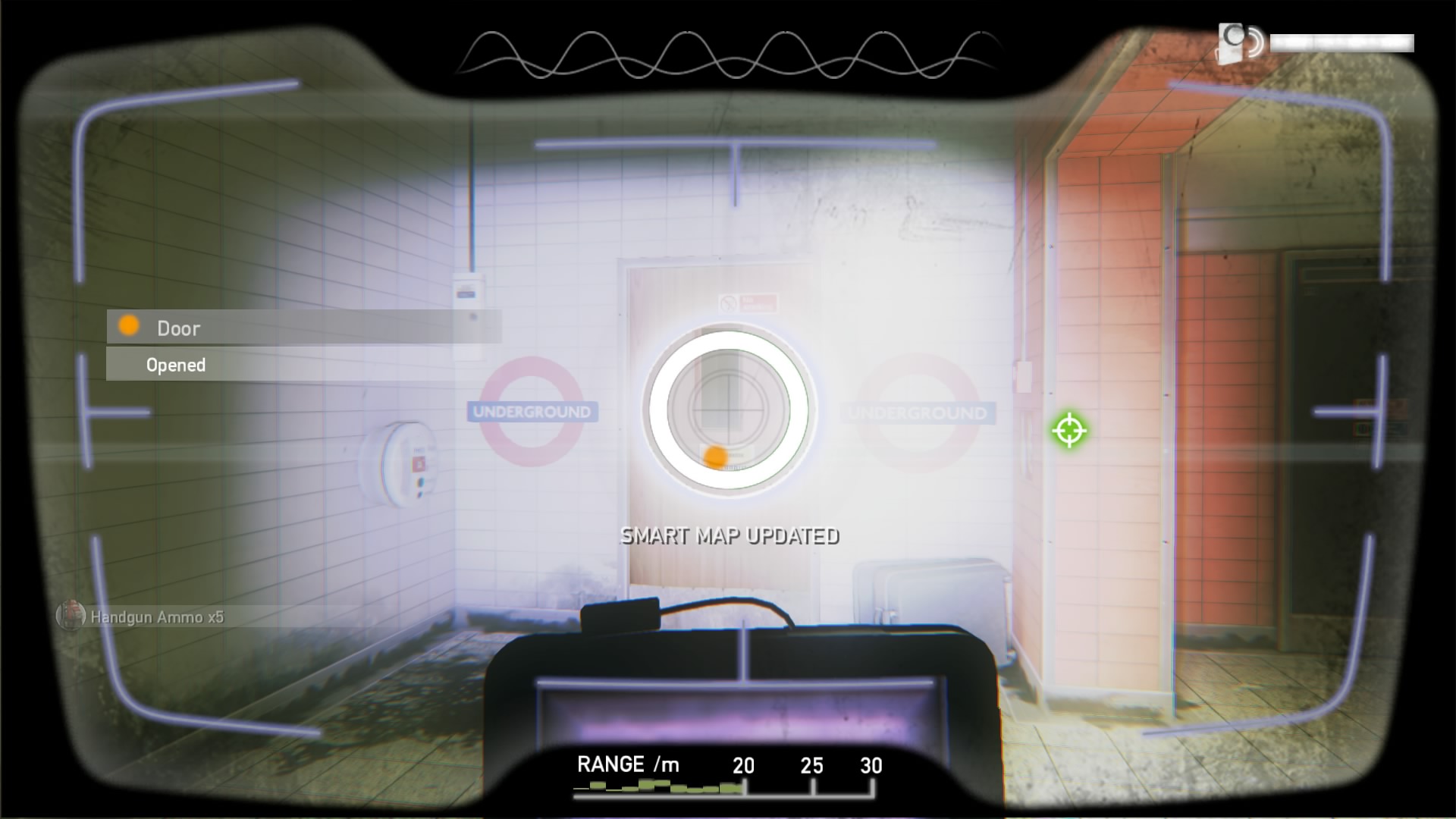The height and width of the screenshot is (819, 1456).
Task: Select the circular scanner reticle in the center
Action: [726, 411]
